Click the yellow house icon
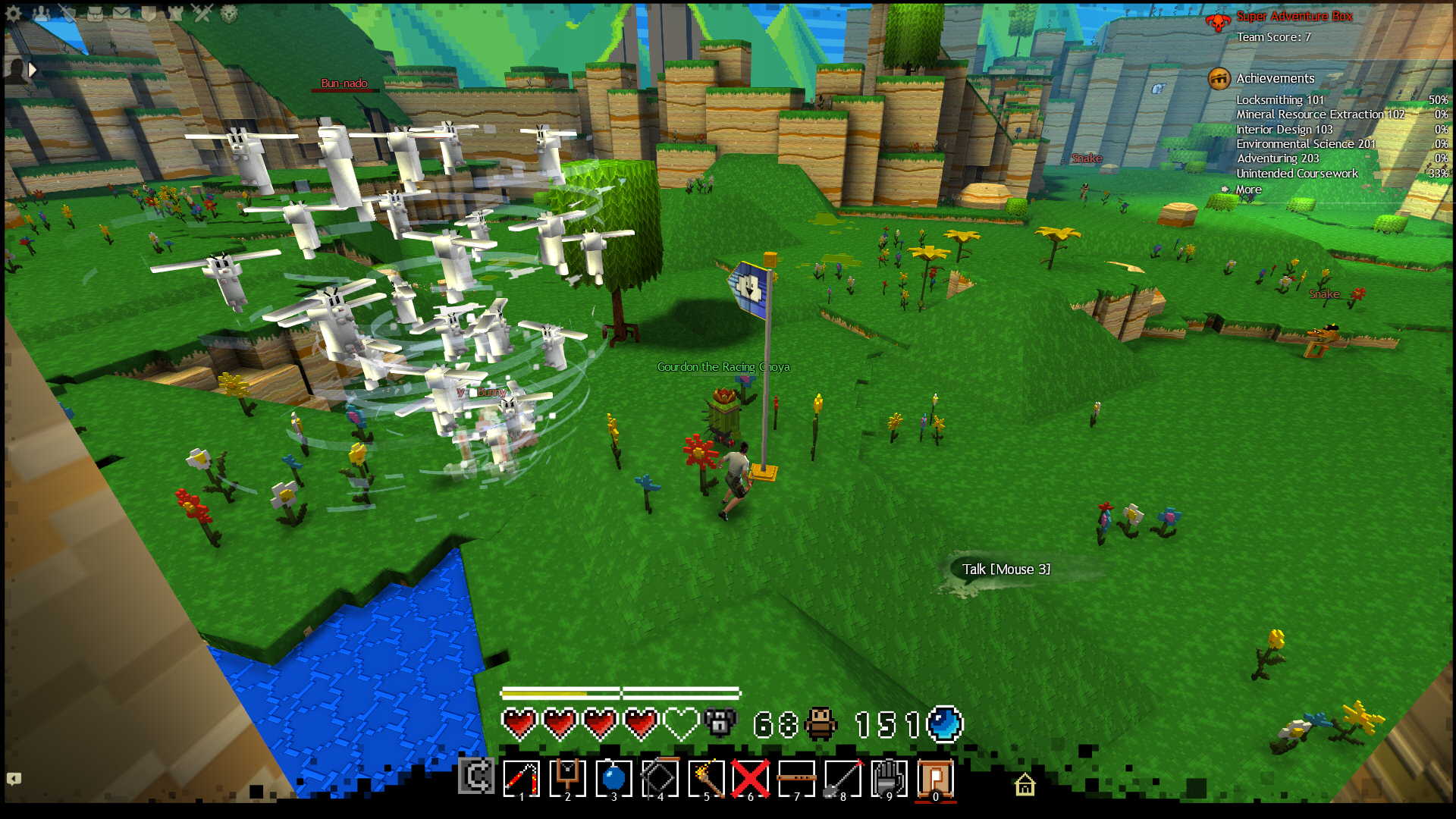The width and height of the screenshot is (1456, 819). [x=1025, y=784]
